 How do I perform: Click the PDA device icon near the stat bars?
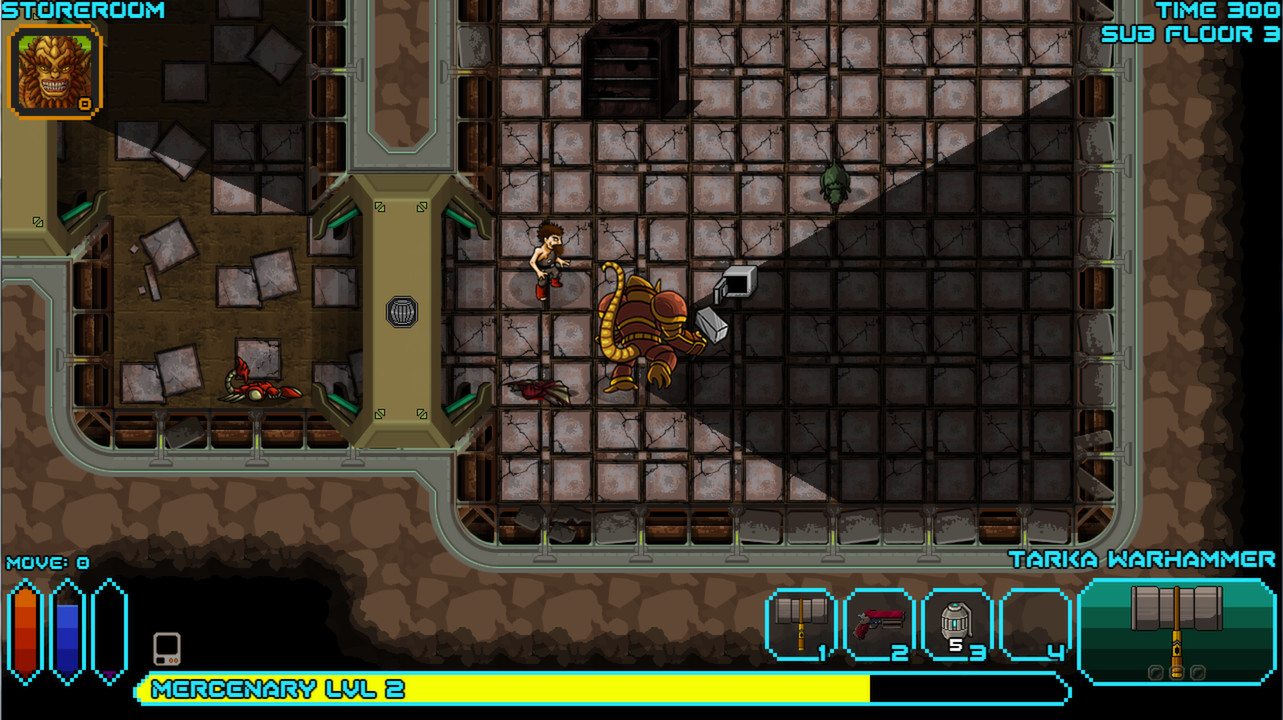(x=165, y=648)
